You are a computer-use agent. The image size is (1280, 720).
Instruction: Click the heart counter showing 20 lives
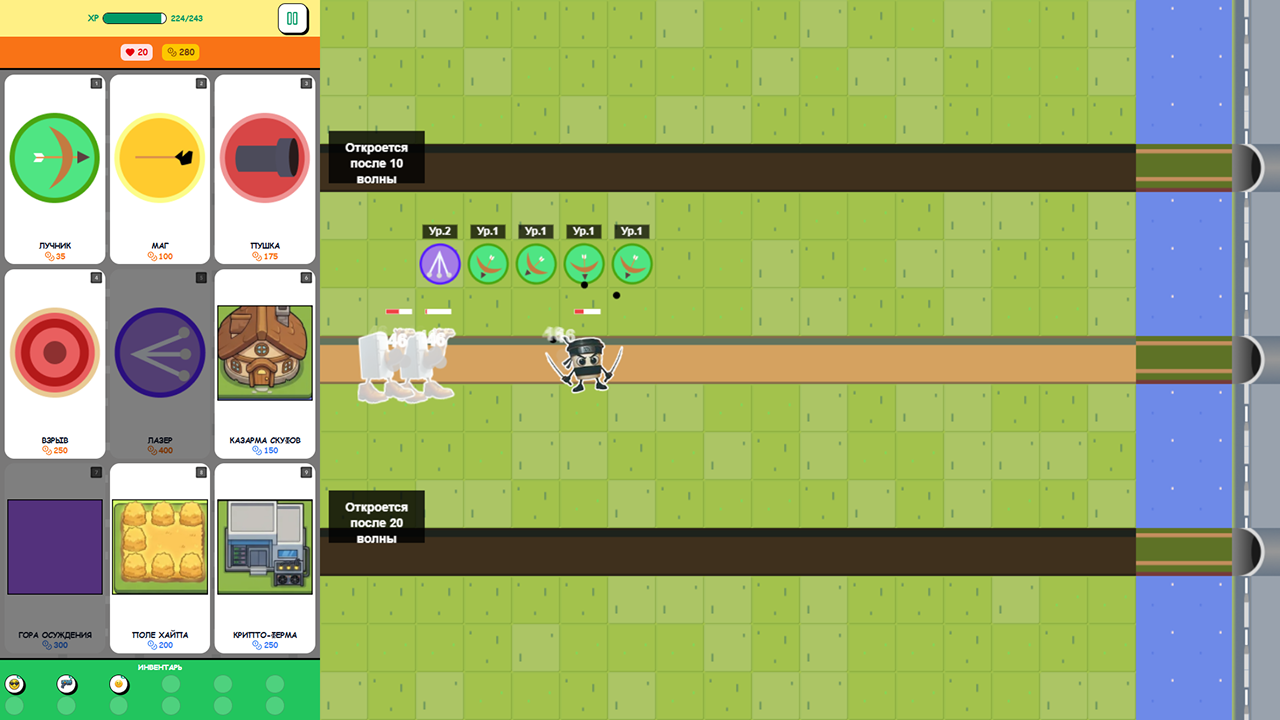[x=136, y=52]
